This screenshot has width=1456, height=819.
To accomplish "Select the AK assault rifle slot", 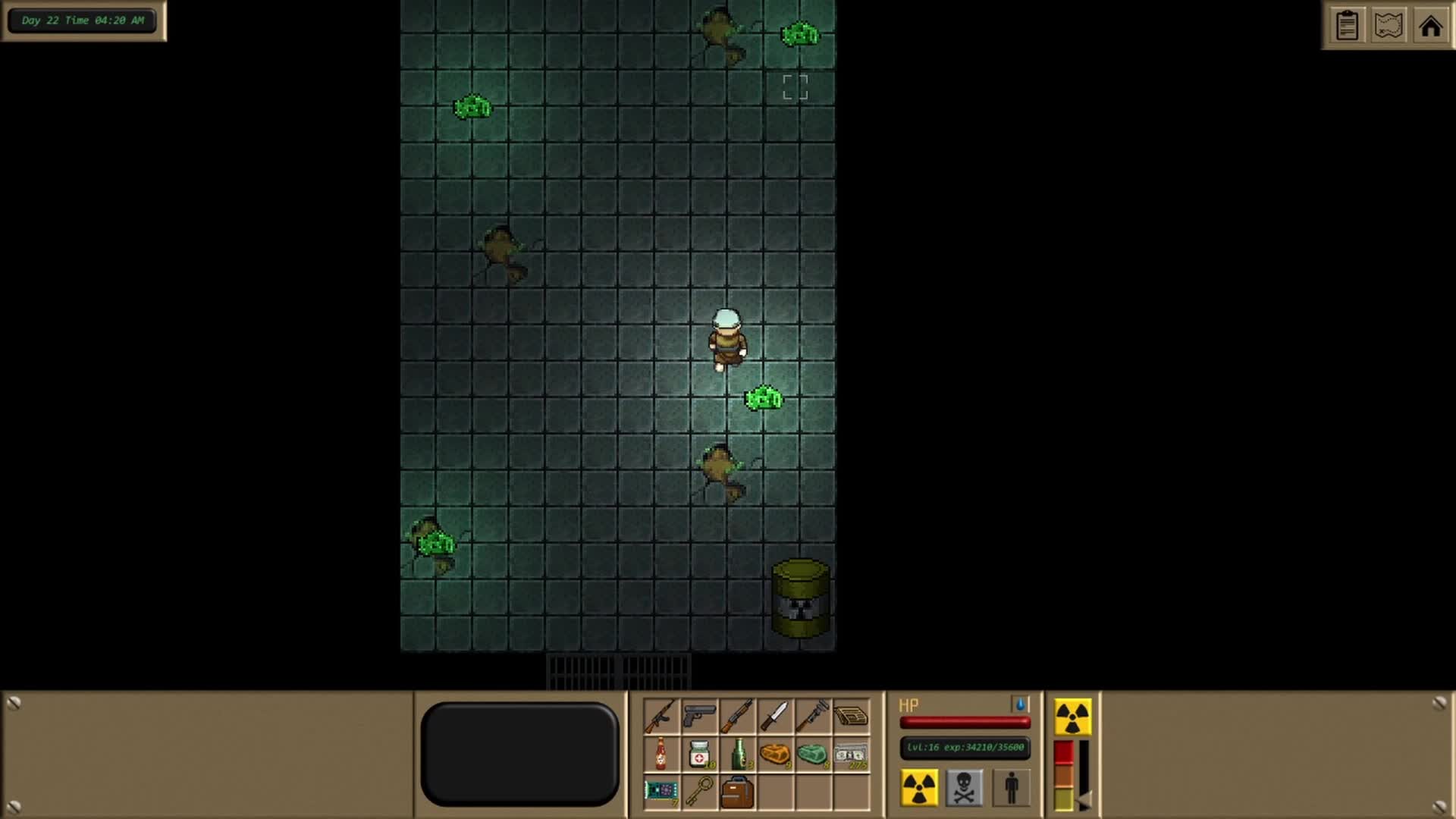I will click(661, 716).
